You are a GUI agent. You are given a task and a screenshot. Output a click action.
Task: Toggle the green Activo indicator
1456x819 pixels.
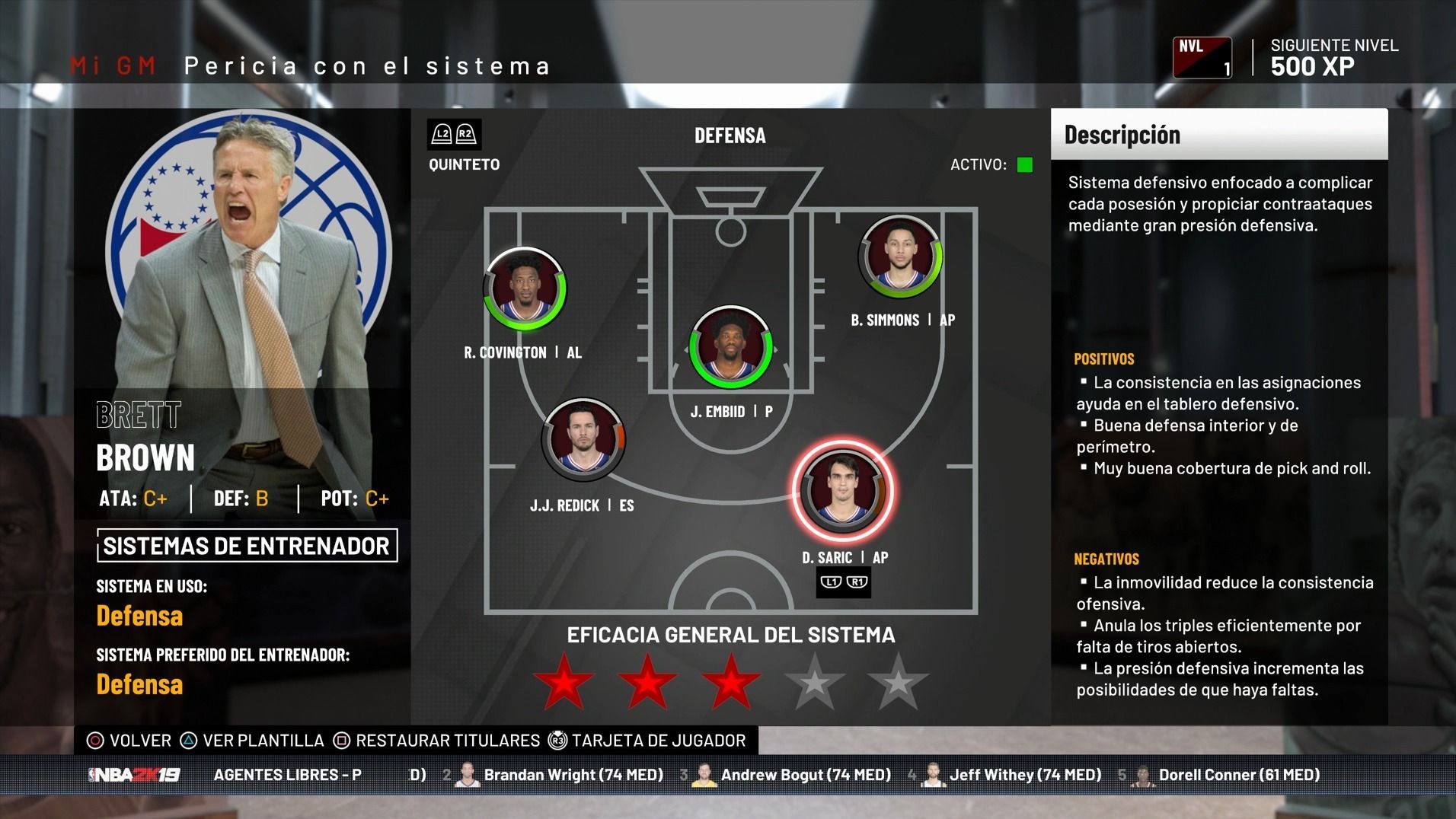coord(1025,164)
